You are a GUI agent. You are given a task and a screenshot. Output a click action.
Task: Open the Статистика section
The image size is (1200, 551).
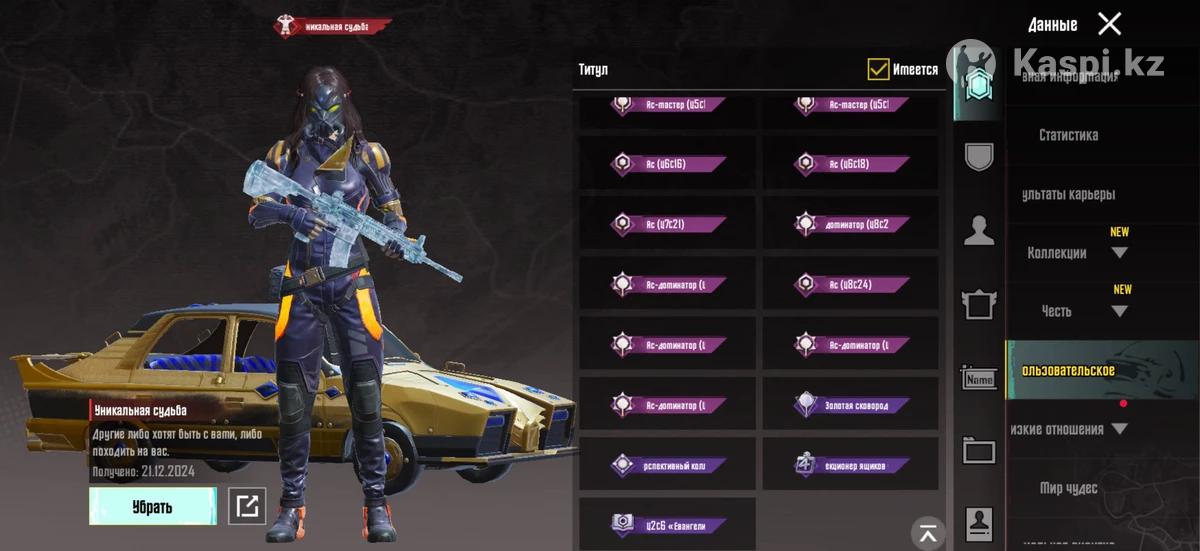point(1068,135)
